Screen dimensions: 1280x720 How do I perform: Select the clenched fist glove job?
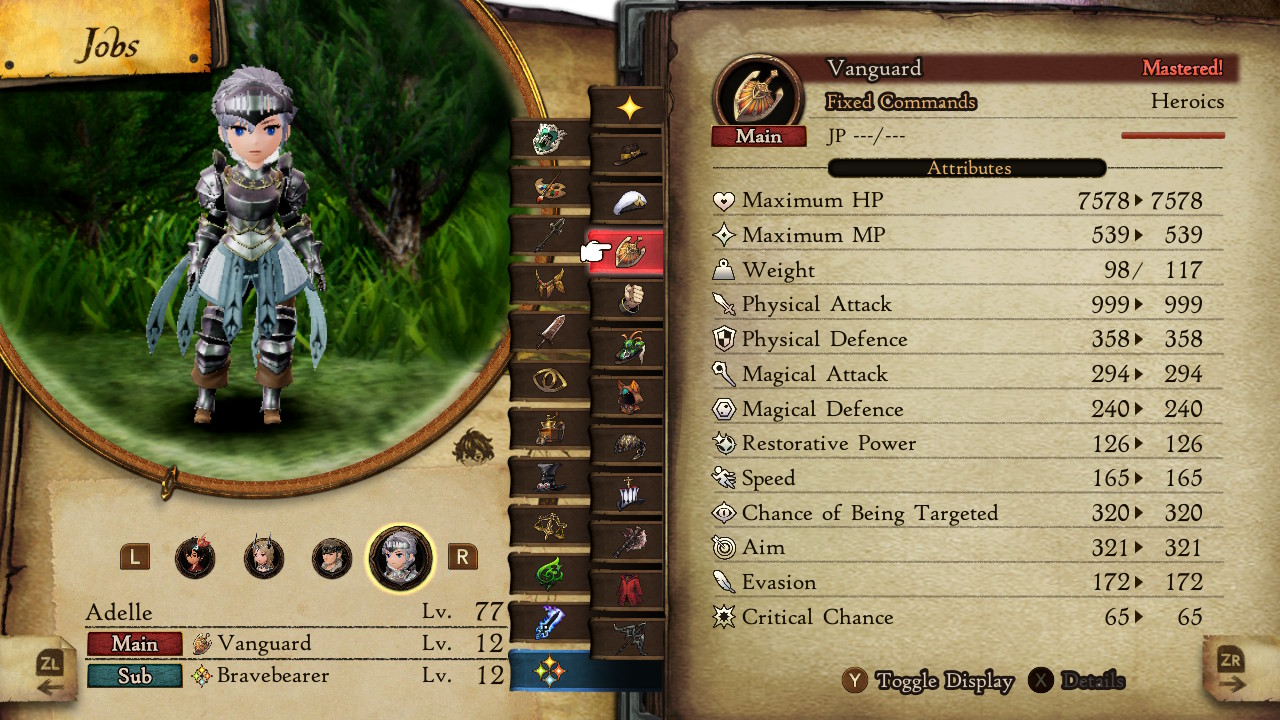pos(628,299)
